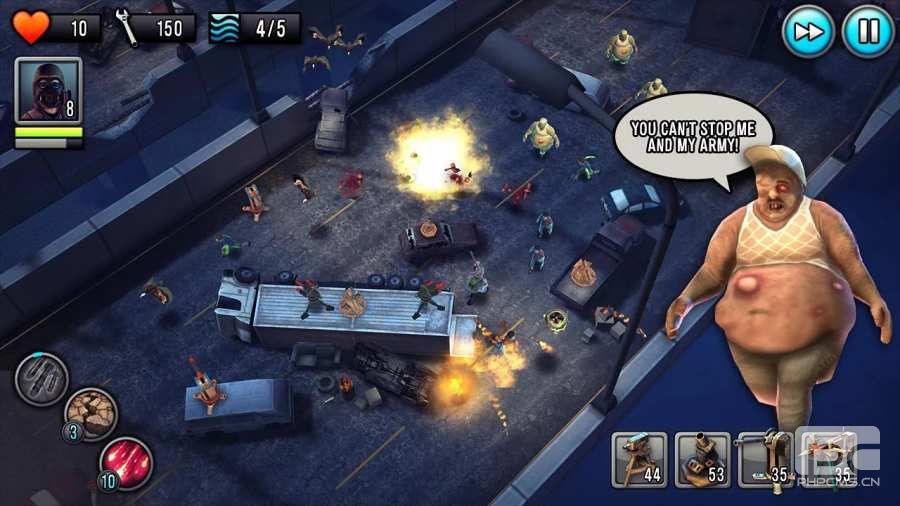Speed up the game with fast-forward

pos(807,31)
